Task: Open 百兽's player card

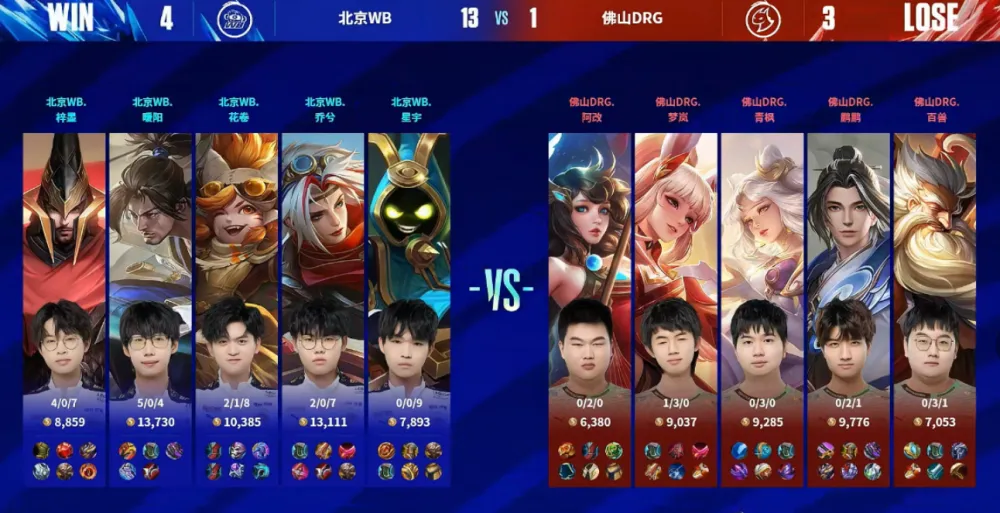Action: click(934, 262)
